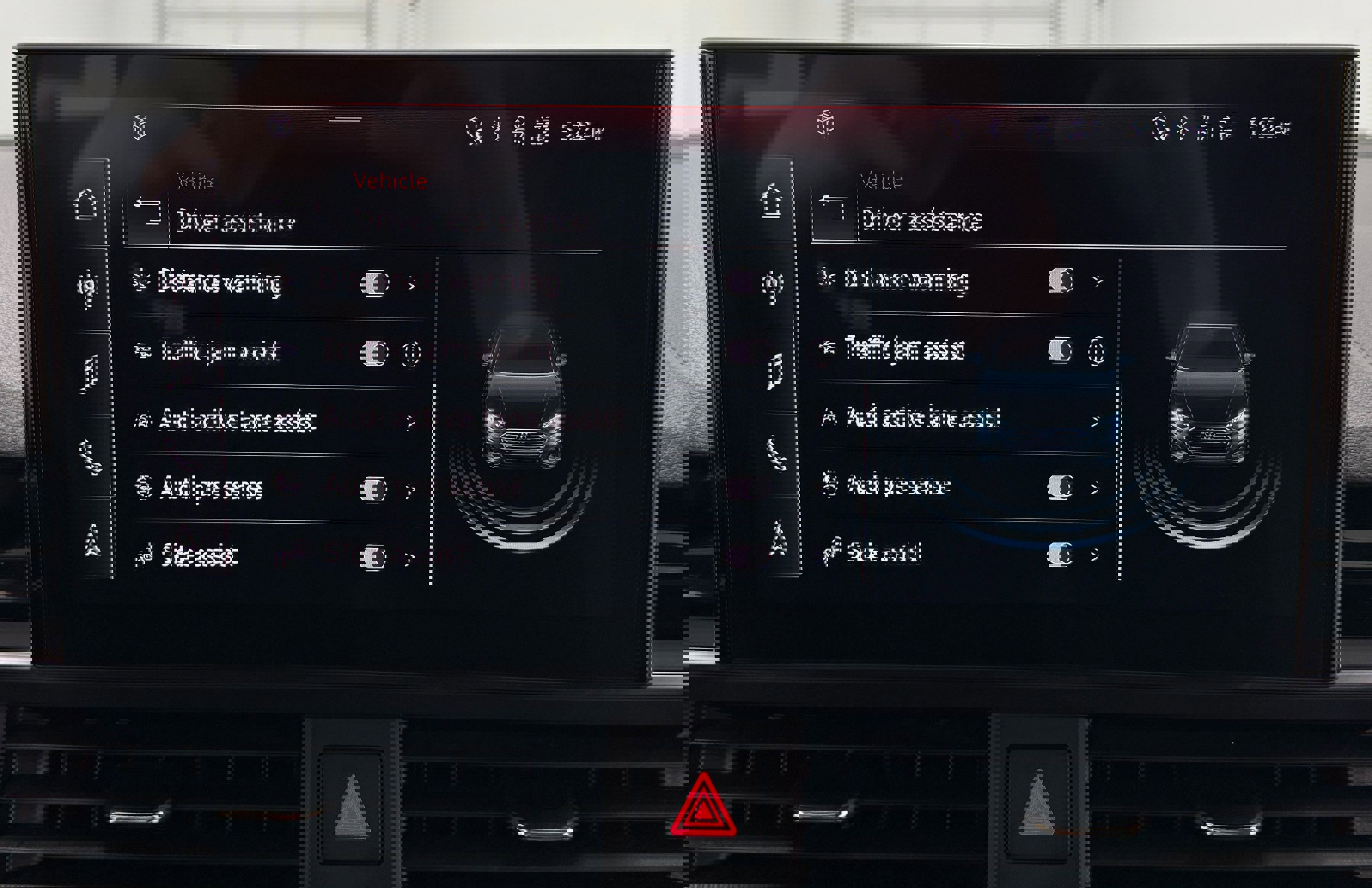This screenshot has width=1372, height=888.
Task: Show Traffic jam assist info on left display
Action: (x=412, y=353)
